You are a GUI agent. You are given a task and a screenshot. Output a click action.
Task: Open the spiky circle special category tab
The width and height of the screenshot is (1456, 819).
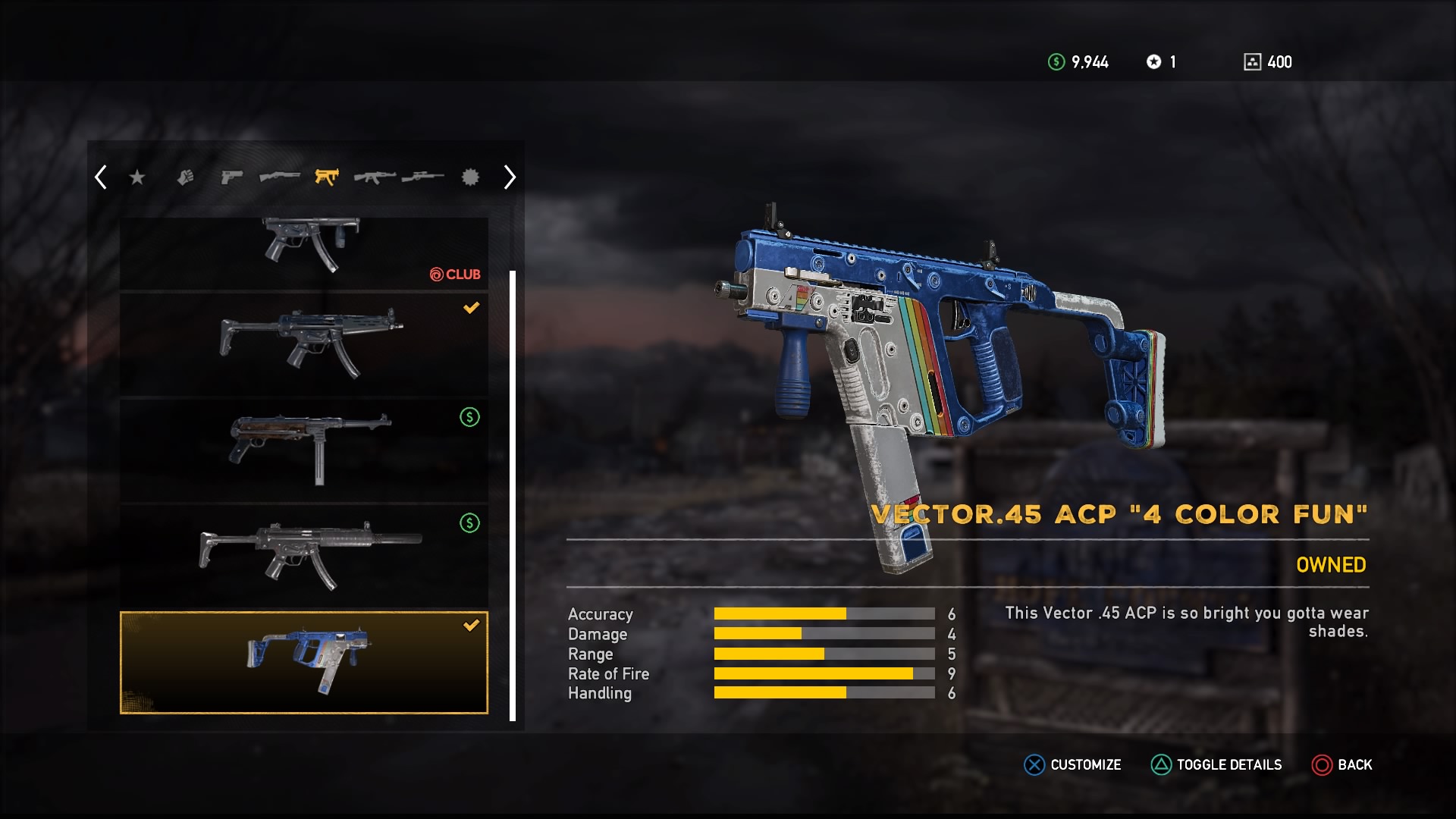[x=471, y=177]
